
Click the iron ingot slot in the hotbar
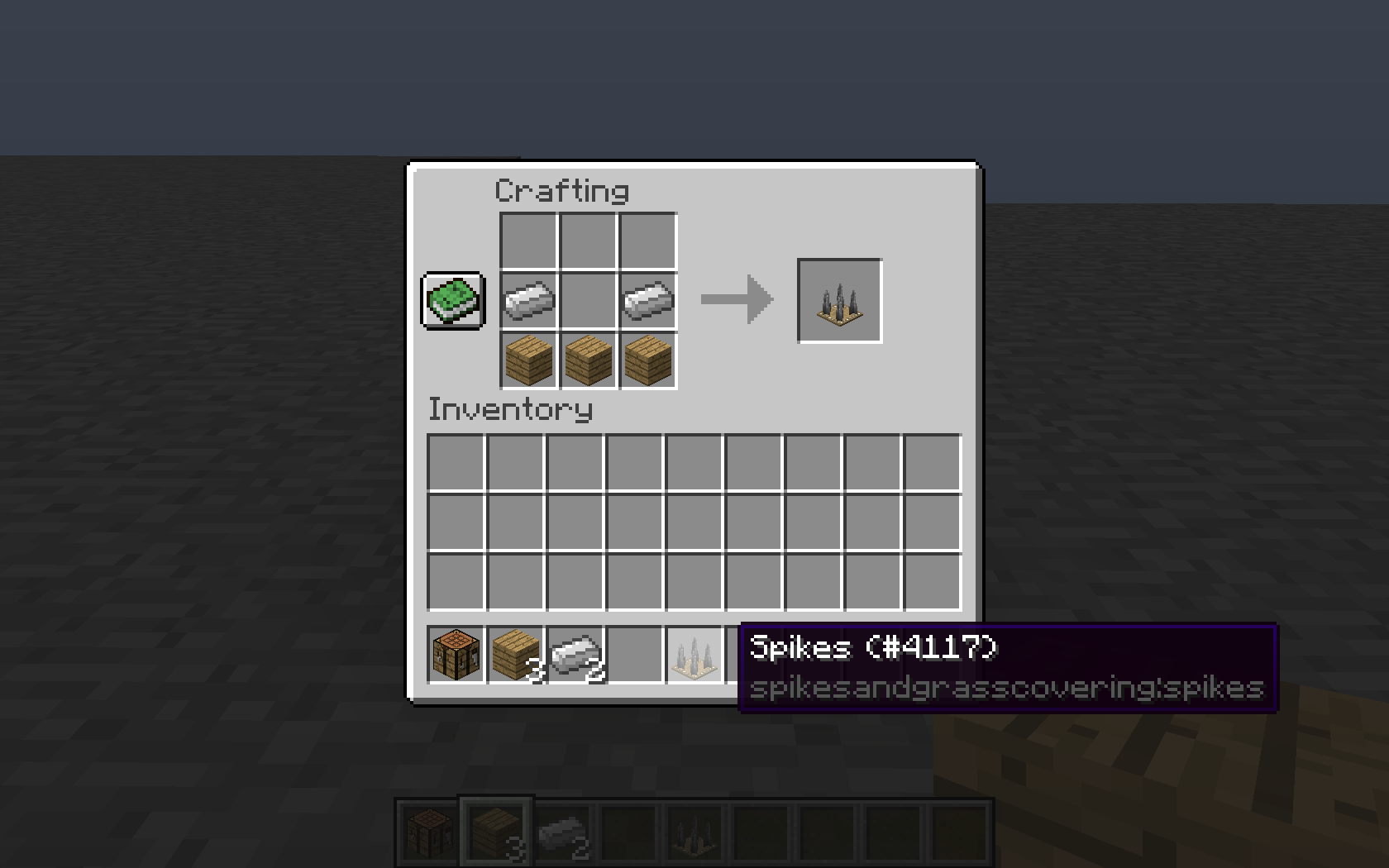tap(562, 830)
